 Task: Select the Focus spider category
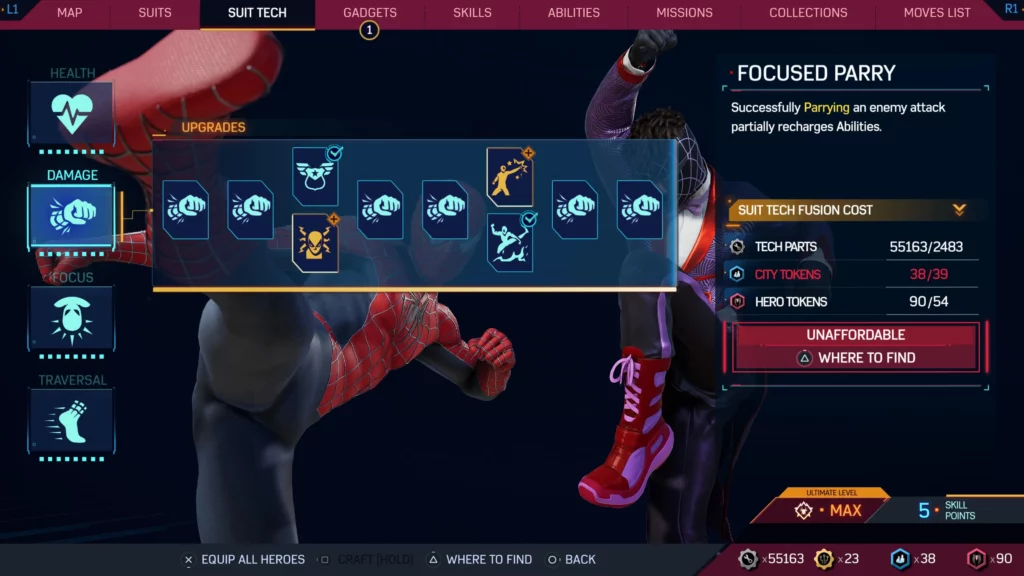71,319
